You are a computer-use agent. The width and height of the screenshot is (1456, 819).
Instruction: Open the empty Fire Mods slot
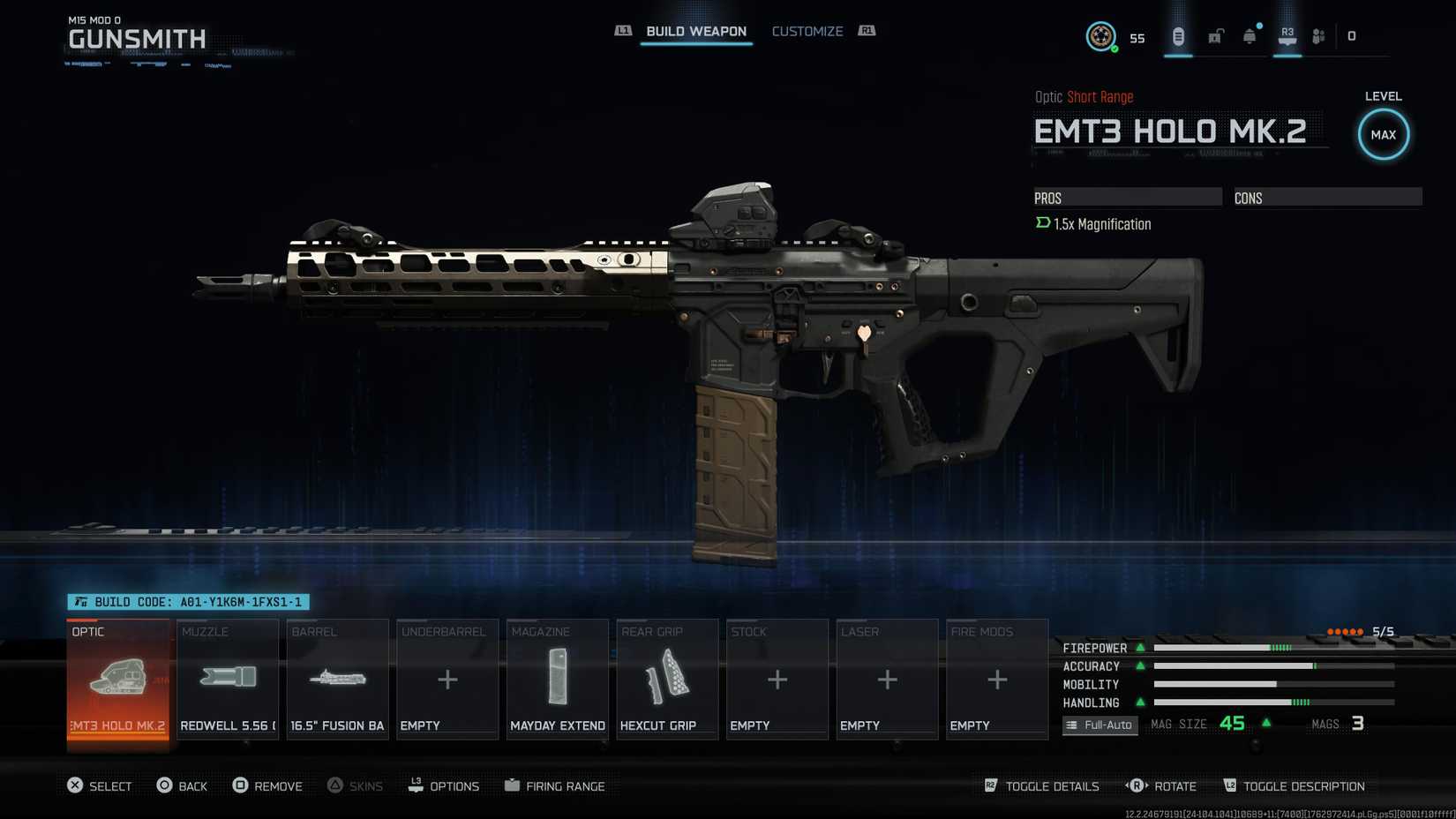[x=997, y=680]
